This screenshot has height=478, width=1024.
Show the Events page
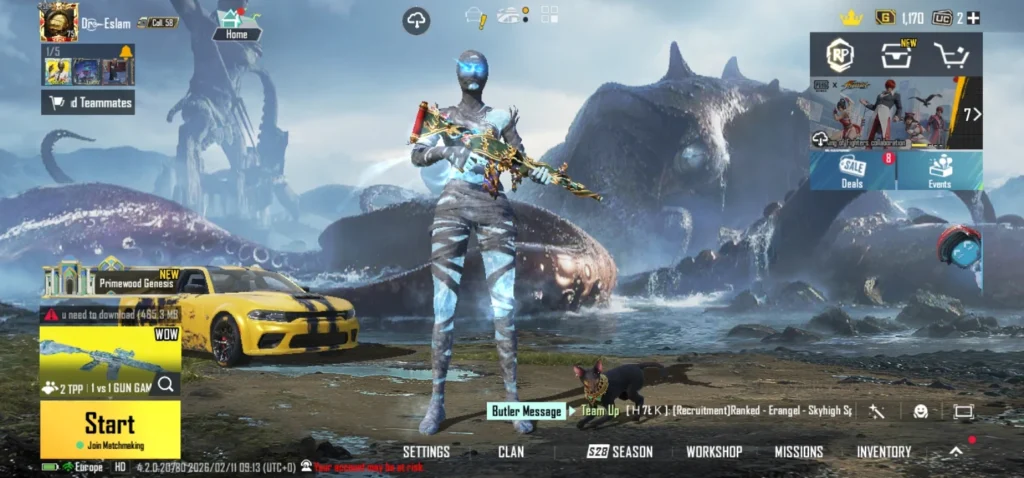[x=940, y=169]
